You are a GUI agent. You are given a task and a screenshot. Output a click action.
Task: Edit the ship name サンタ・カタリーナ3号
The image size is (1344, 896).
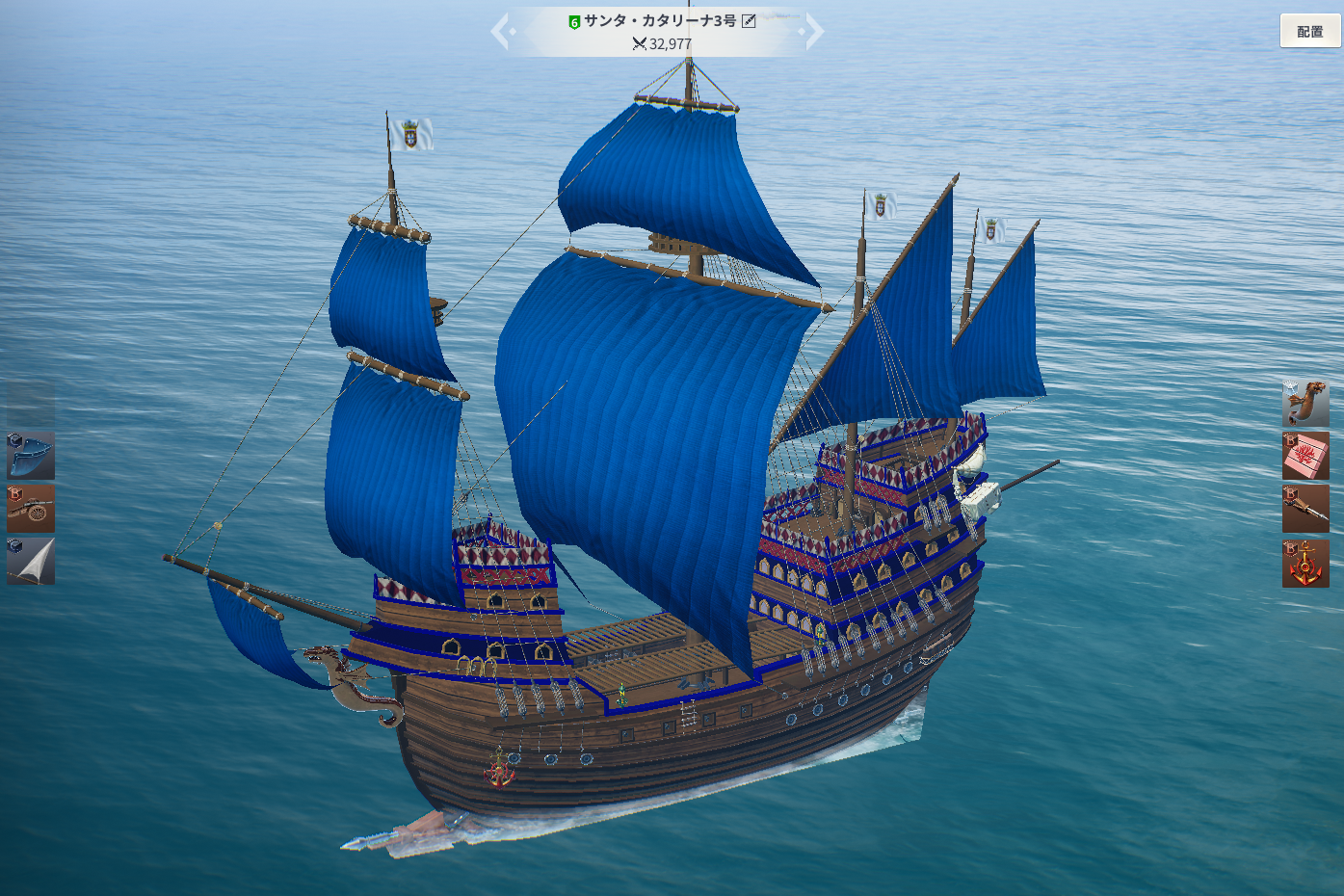pyautogui.click(x=749, y=20)
